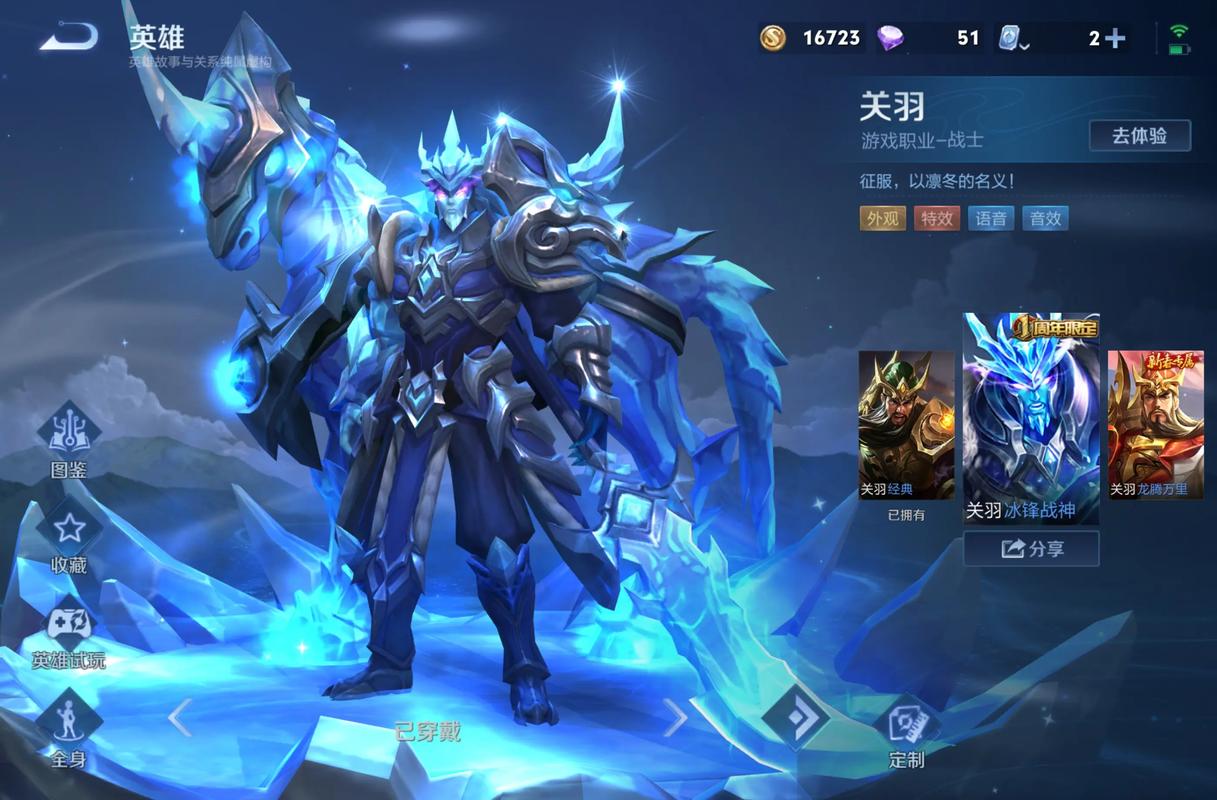Screen dimensions: 1217x800
Task: Share the skin with 分享 button
Action: click(1031, 548)
